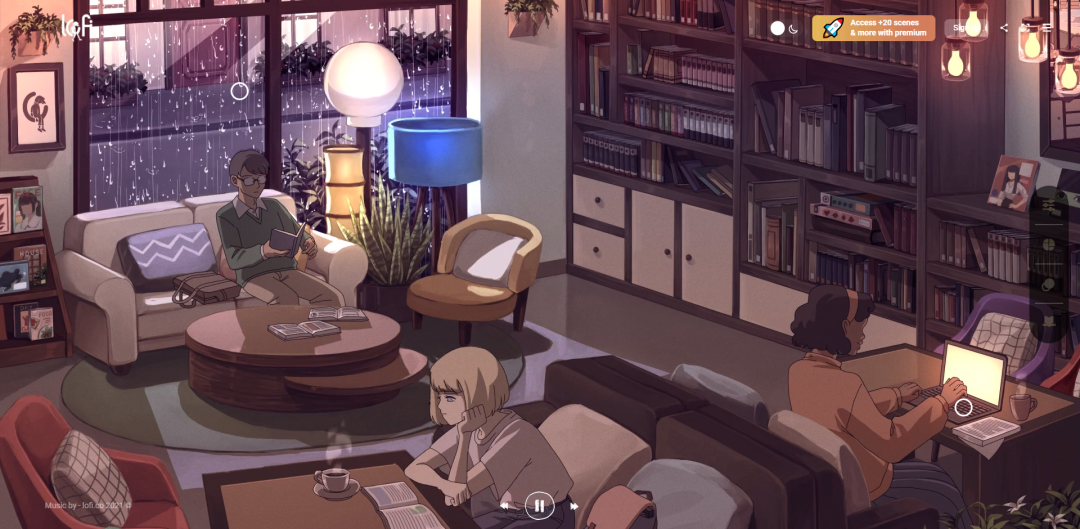Go back to the previous track

coord(504,506)
